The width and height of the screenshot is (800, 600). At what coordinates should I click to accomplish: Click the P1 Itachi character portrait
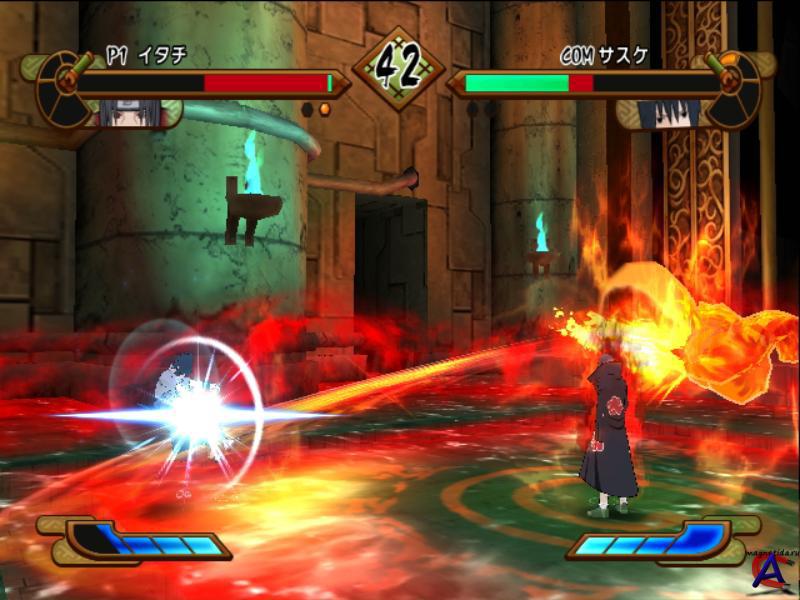pyautogui.click(x=123, y=112)
